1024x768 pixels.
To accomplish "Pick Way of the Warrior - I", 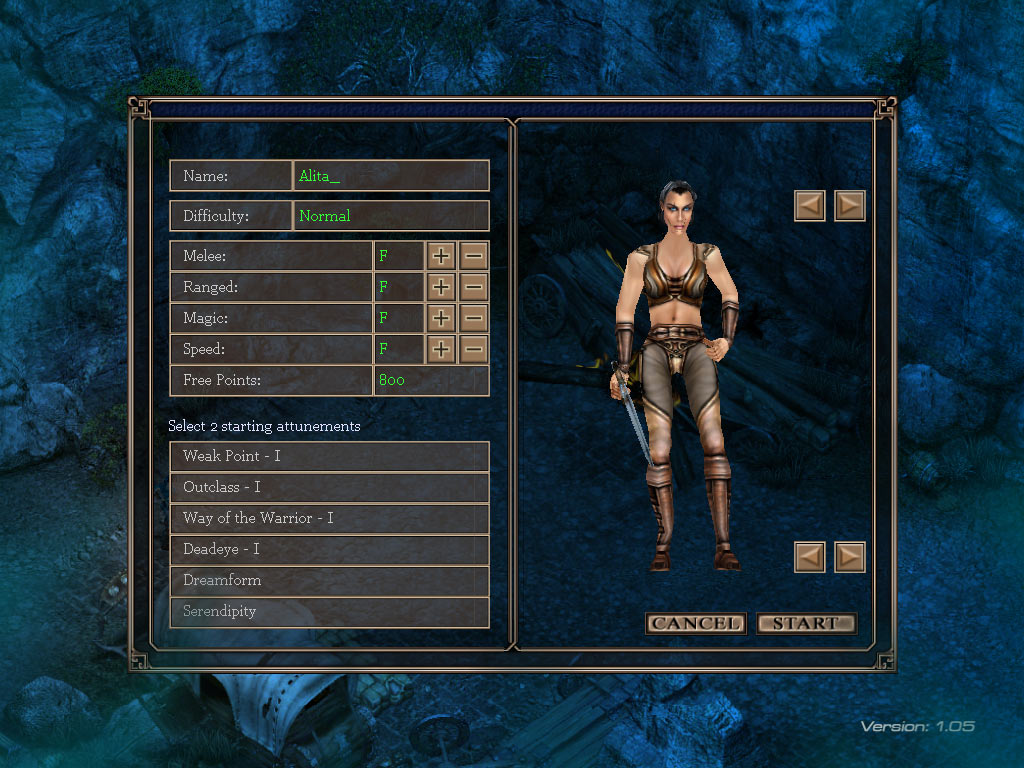I will tap(329, 519).
